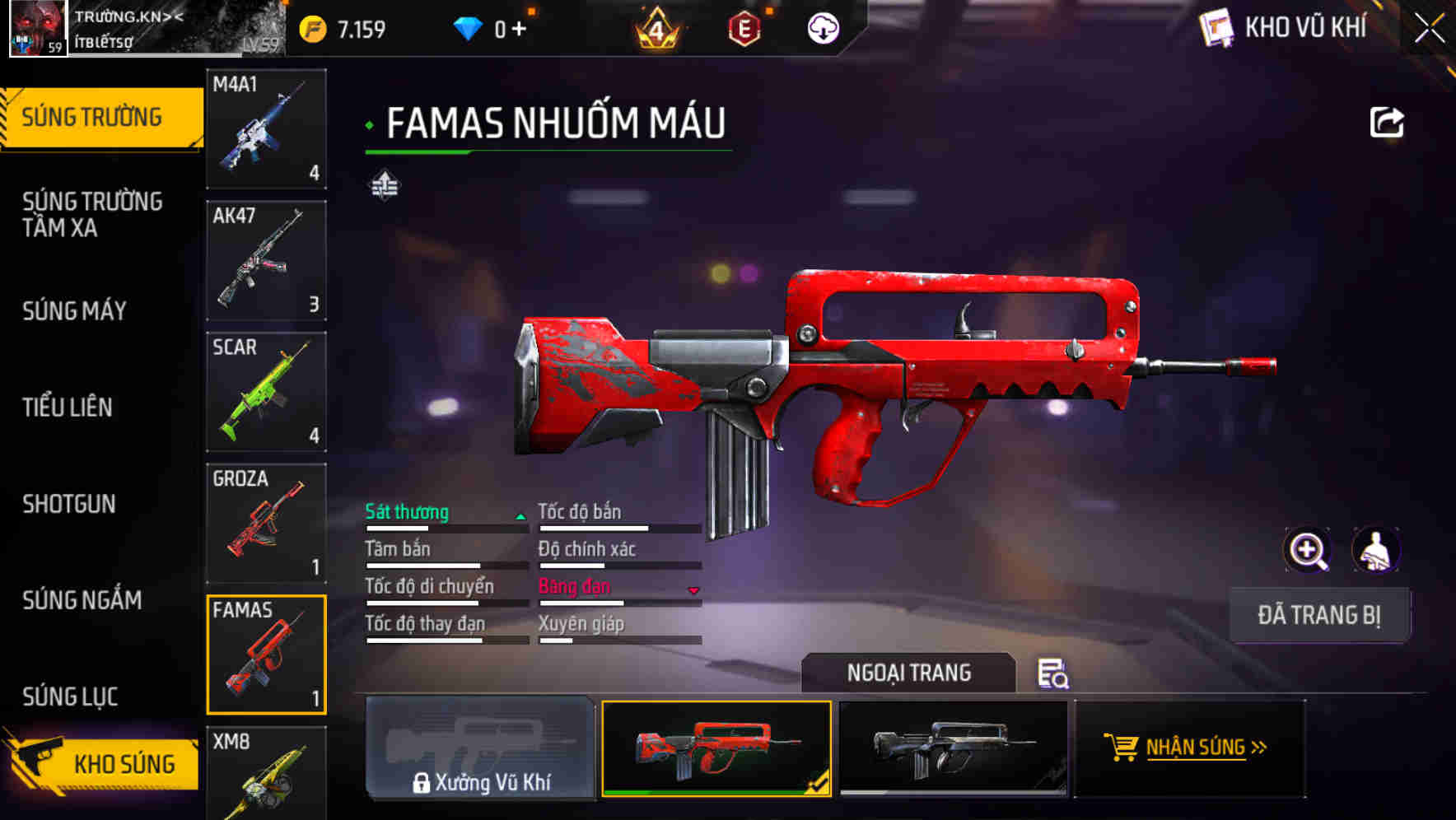Switch to Súng Ngắm category
1456x820 pixels.
82,599
